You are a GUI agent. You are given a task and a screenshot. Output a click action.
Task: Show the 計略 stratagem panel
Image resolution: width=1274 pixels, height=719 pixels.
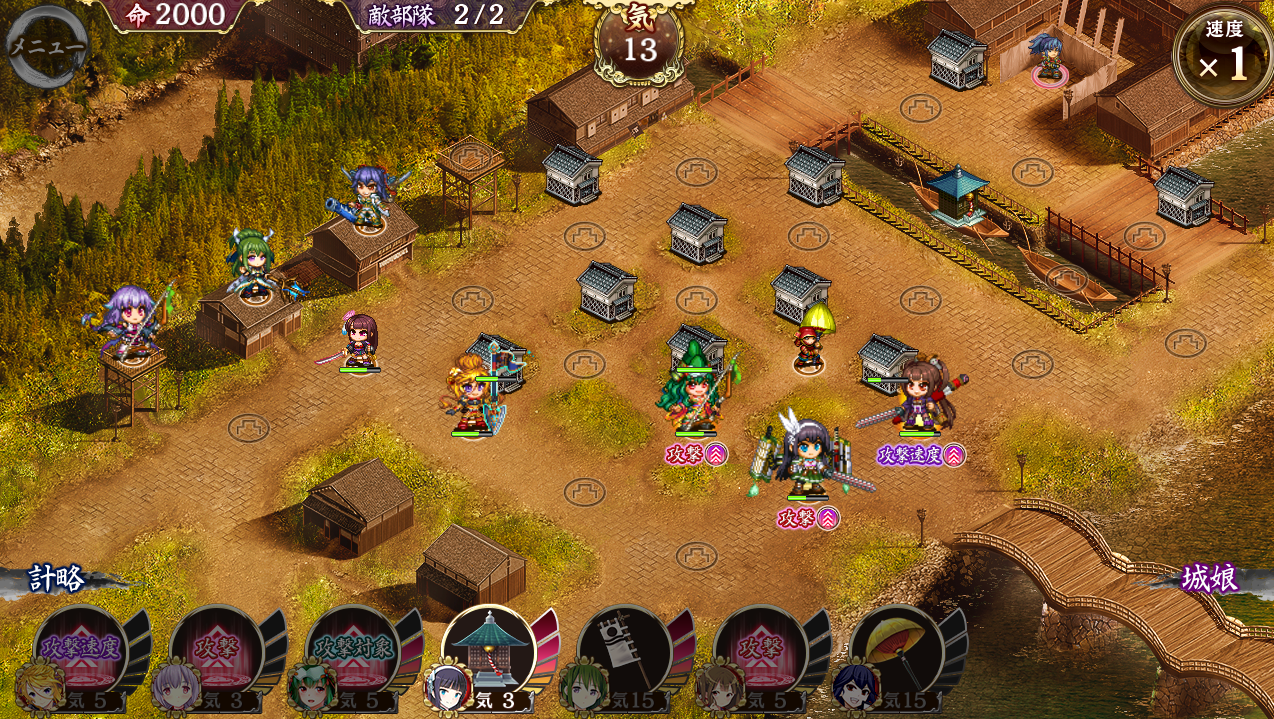(x=57, y=579)
